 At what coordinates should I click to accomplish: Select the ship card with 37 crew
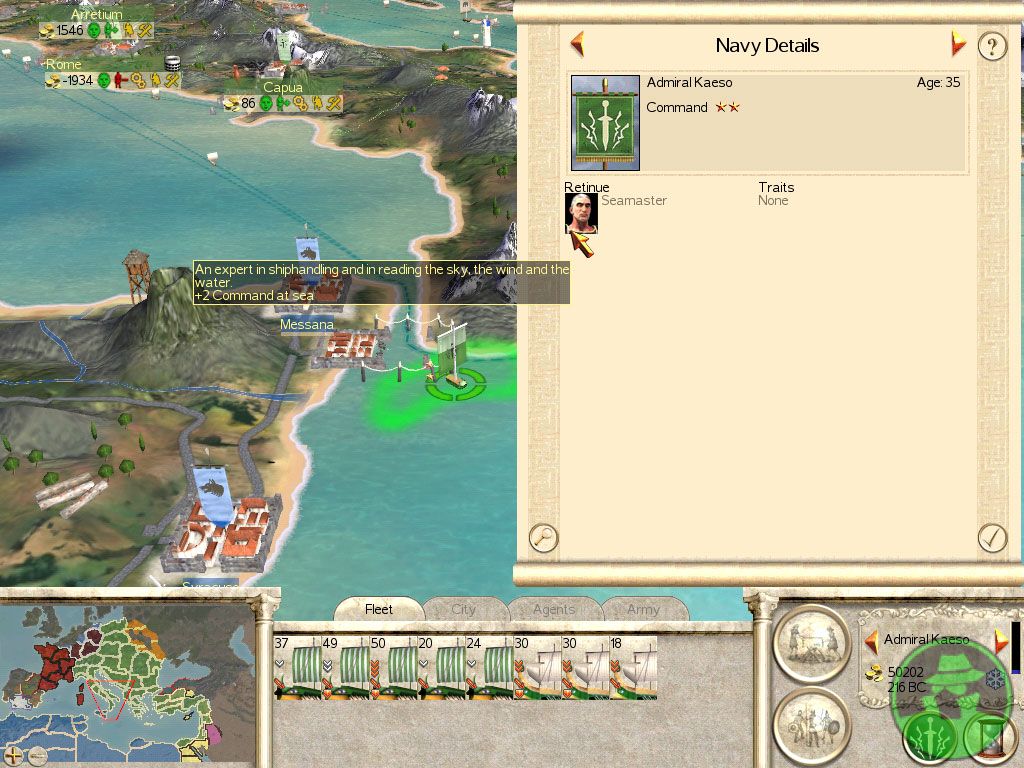click(x=296, y=667)
